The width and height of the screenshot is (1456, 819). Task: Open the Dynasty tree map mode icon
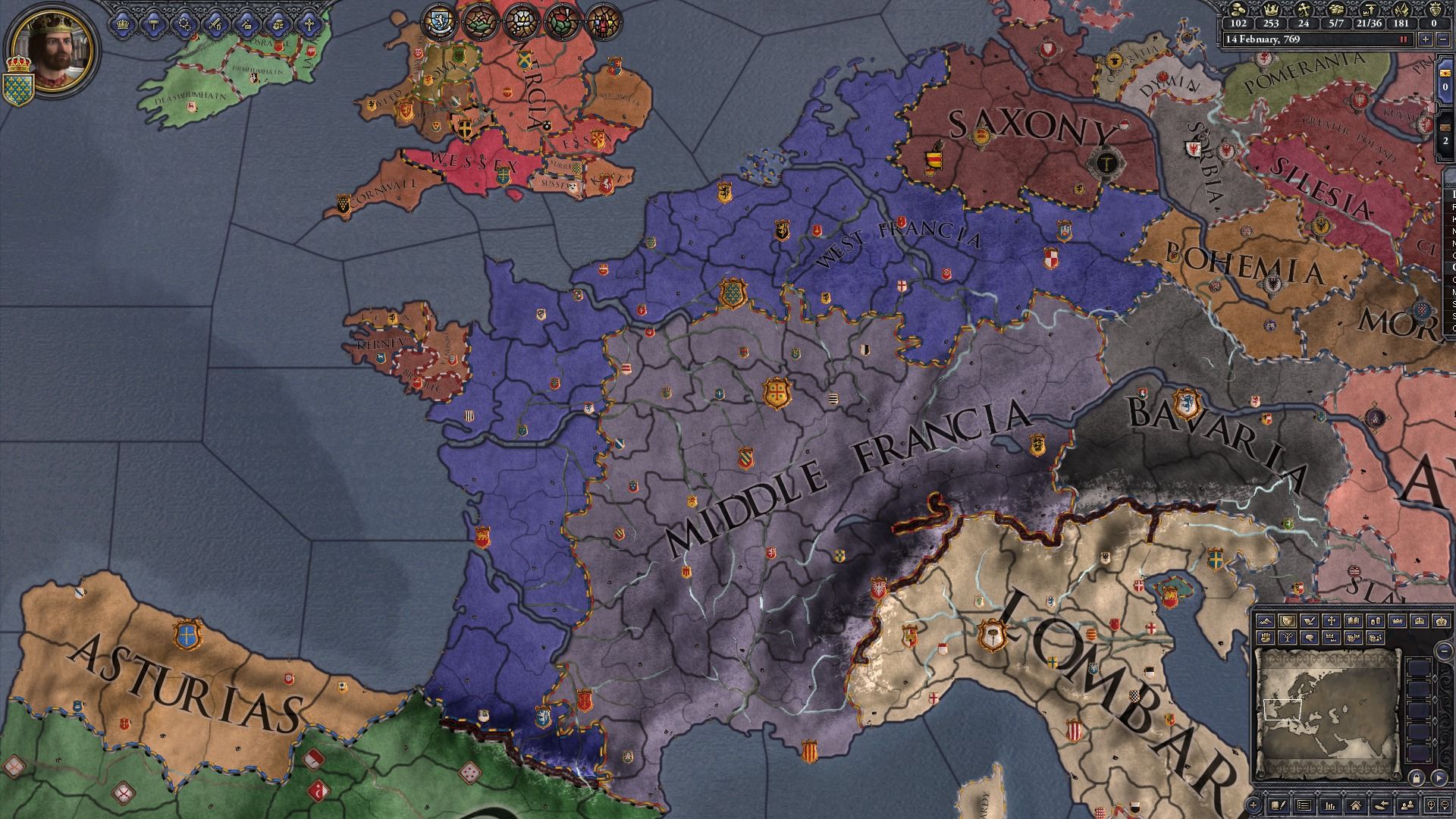(1288, 638)
